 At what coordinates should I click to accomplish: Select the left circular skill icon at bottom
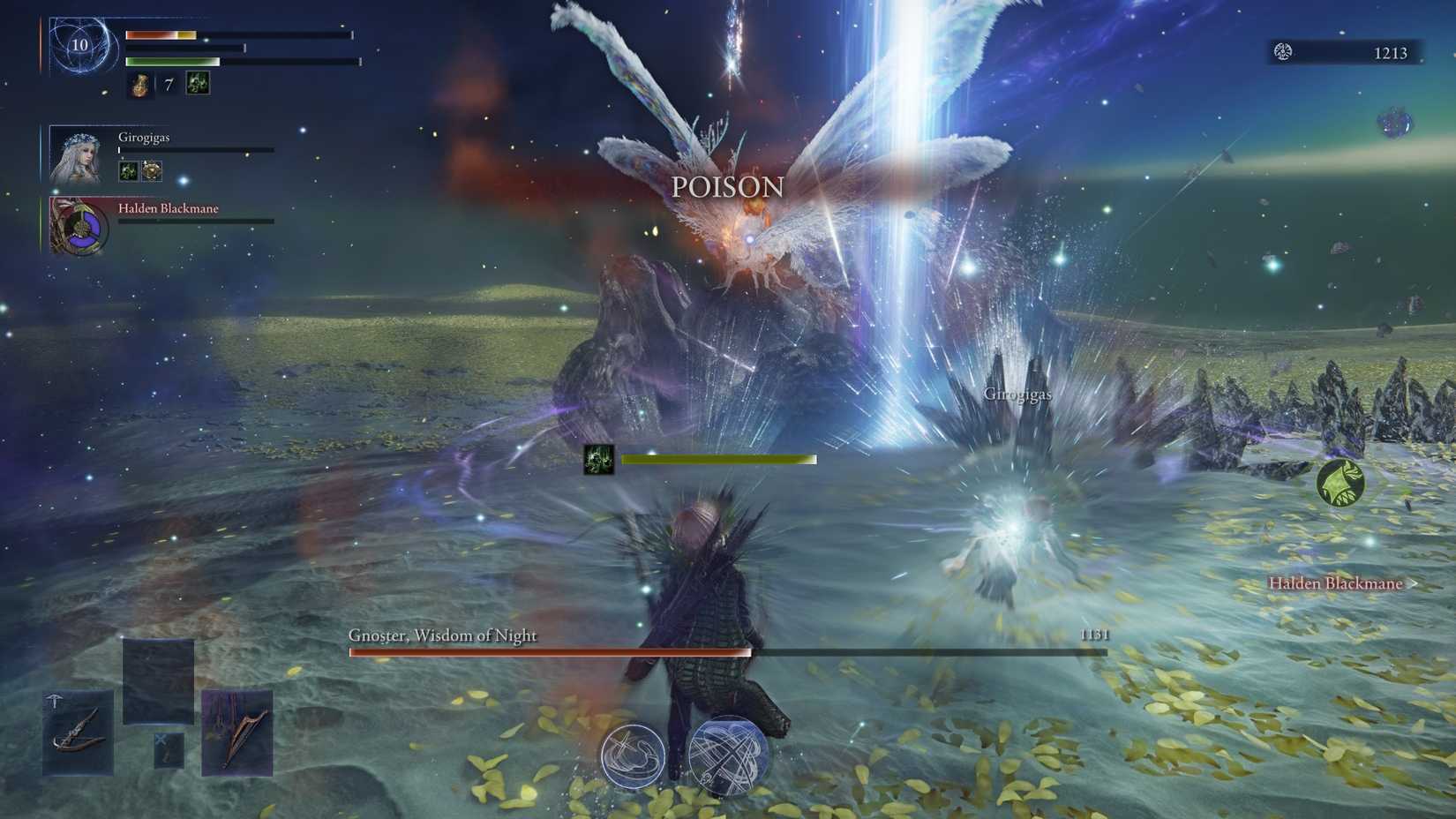[632, 755]
